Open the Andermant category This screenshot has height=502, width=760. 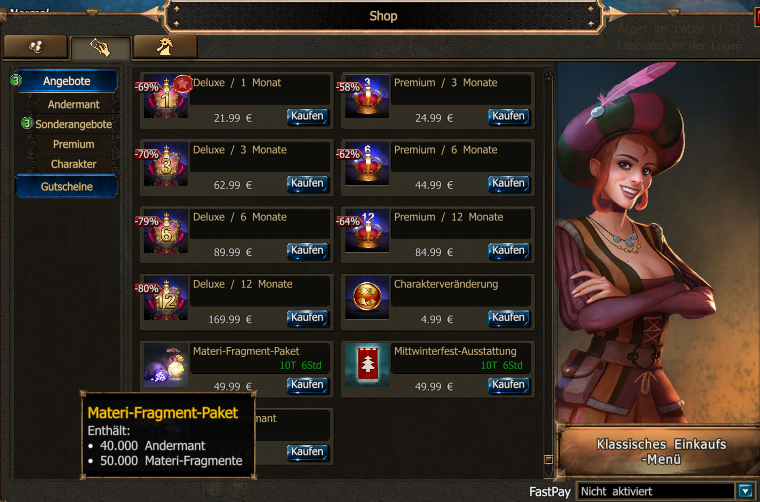tap(73, 104)
